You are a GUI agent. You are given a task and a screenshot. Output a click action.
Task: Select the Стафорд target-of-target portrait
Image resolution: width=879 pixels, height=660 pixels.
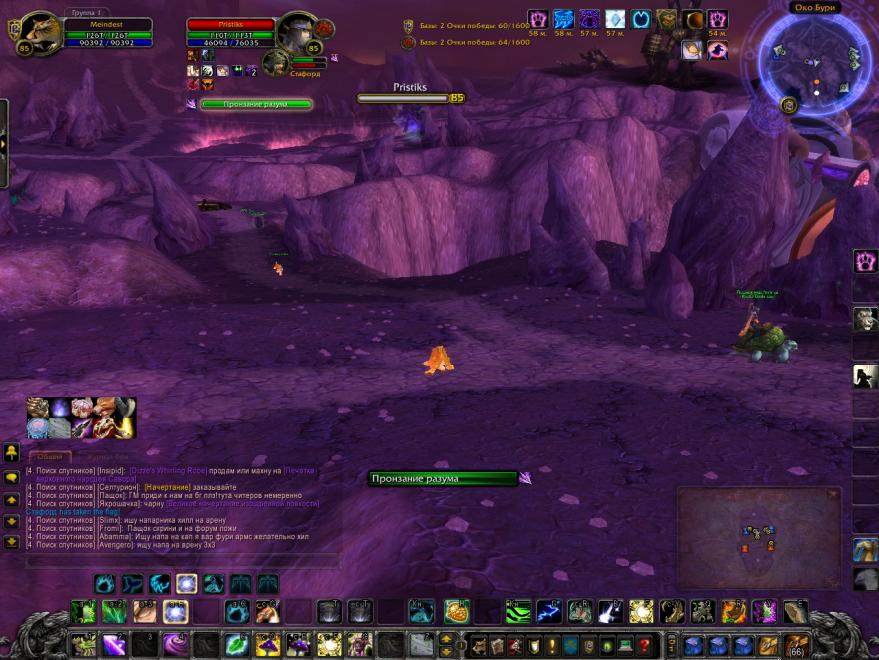click(275, 62)
